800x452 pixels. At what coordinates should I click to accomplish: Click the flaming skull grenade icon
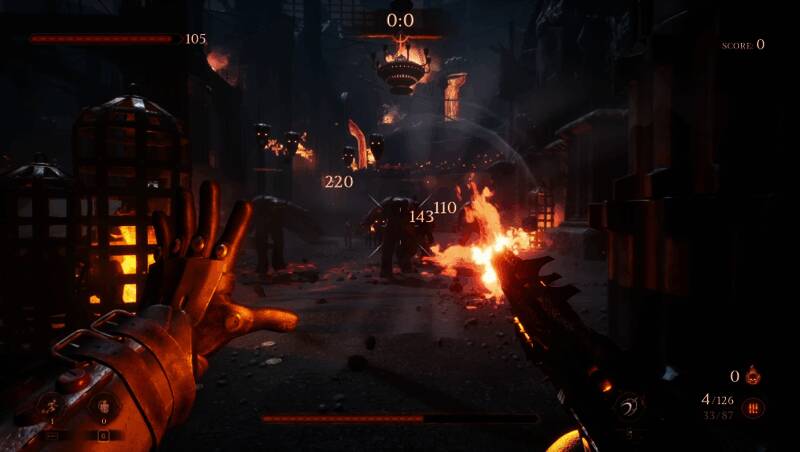[753, 376]
